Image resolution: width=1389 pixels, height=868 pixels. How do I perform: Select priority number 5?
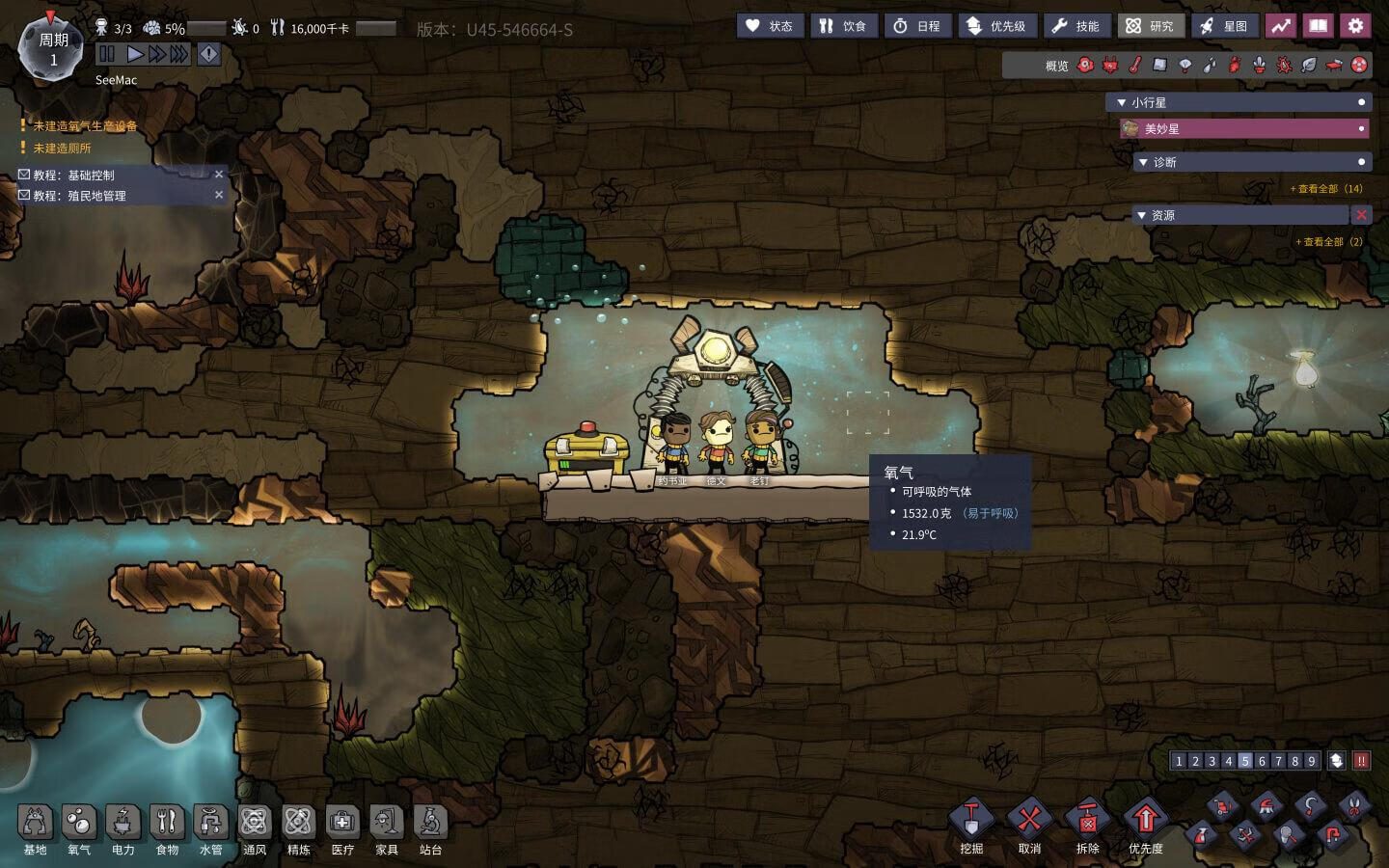click(x=1245, y=761)
